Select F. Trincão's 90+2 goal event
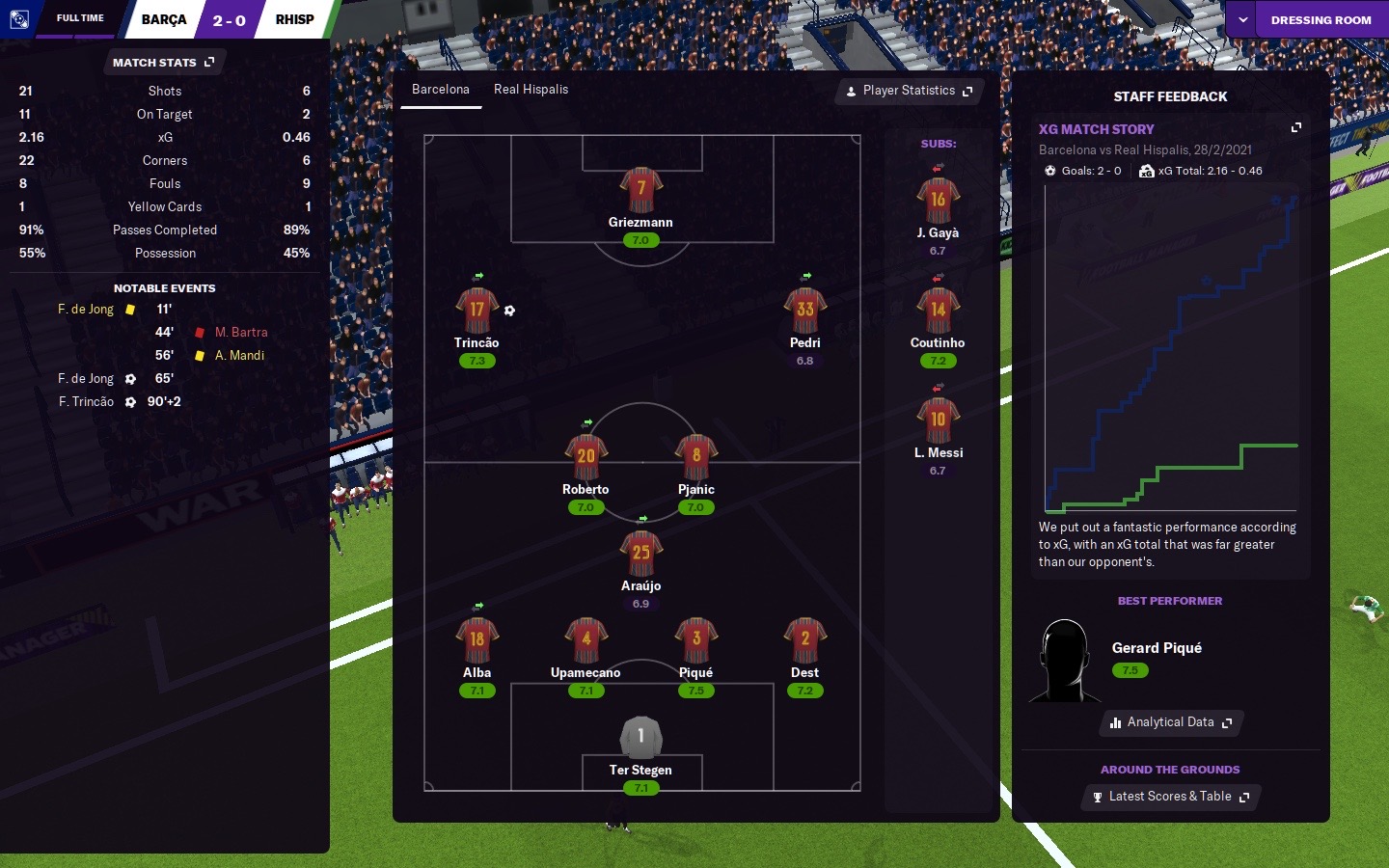The image size is (1389, 868). 87,402
